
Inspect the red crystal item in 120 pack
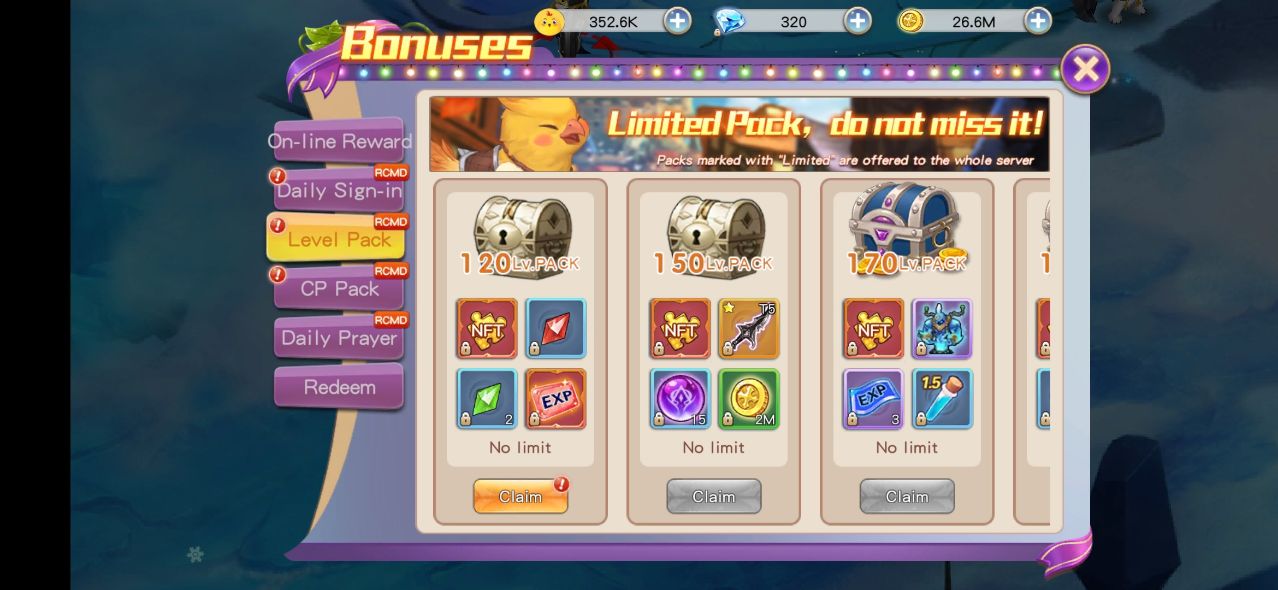(556, 328)
